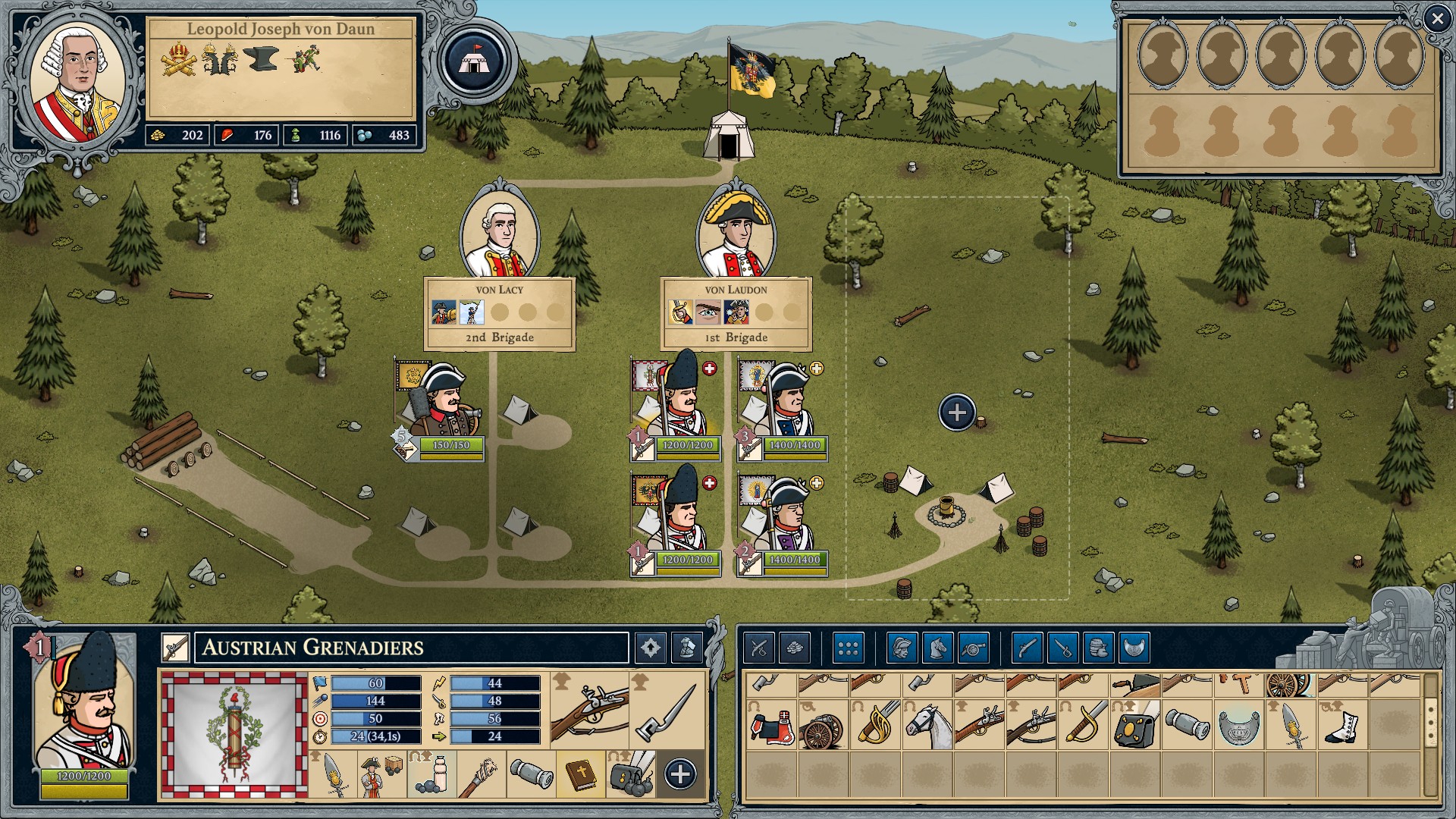Screen dimensions: 1456x819
Task: Select the equipped bible item slot
Action: click(581, 774)
